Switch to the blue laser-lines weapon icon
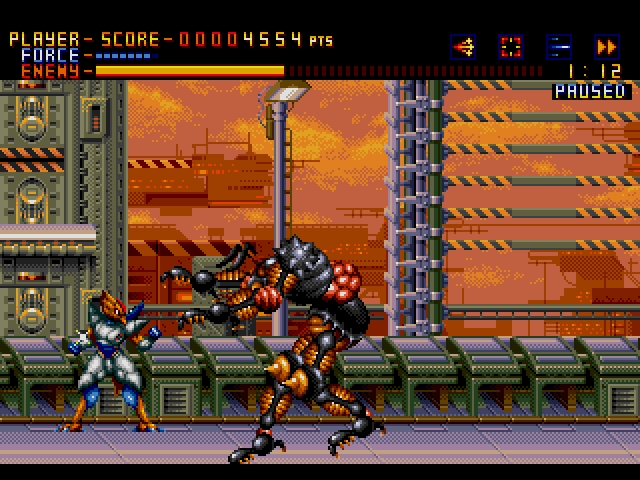Viewport: 640px width, 480px height. (558, 46)
